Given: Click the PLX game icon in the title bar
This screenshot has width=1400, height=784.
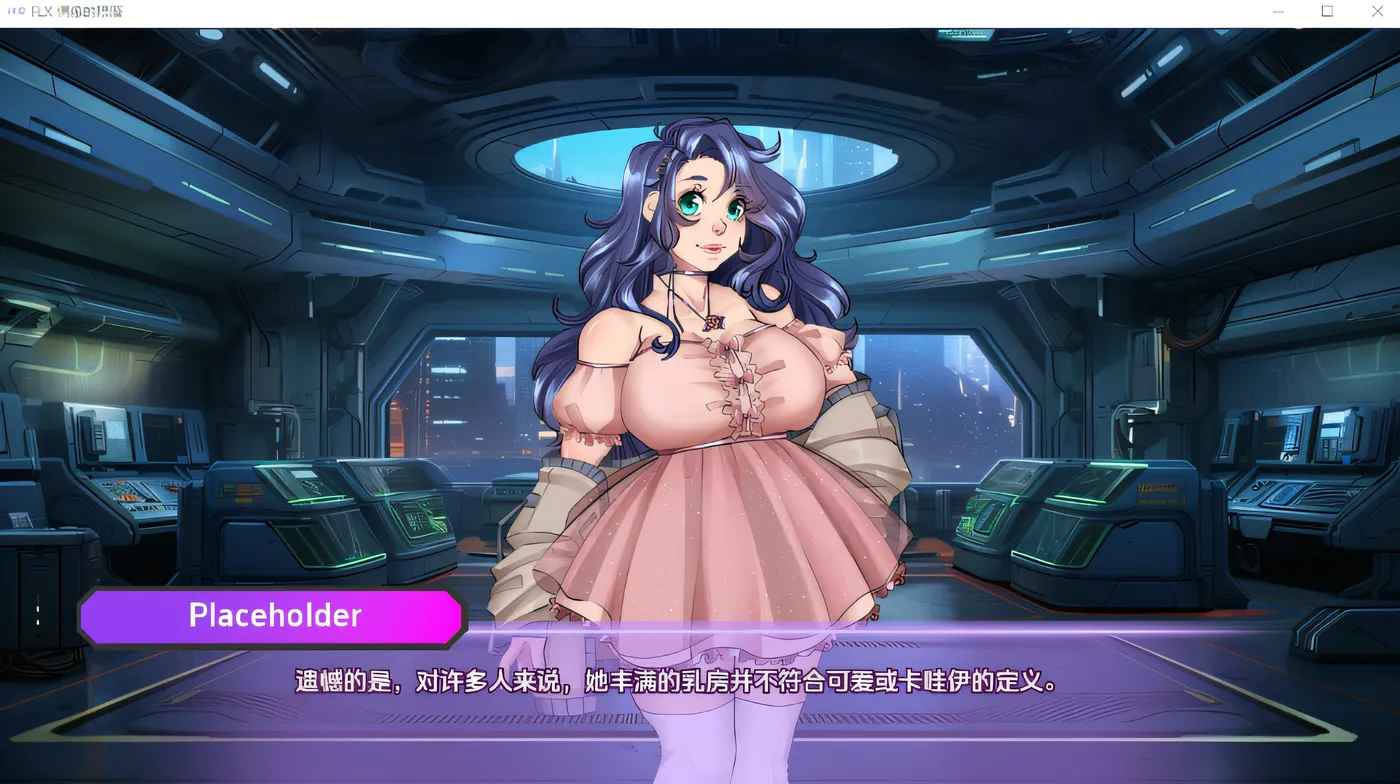Looking at the screenshot, I should pos(14,11).
